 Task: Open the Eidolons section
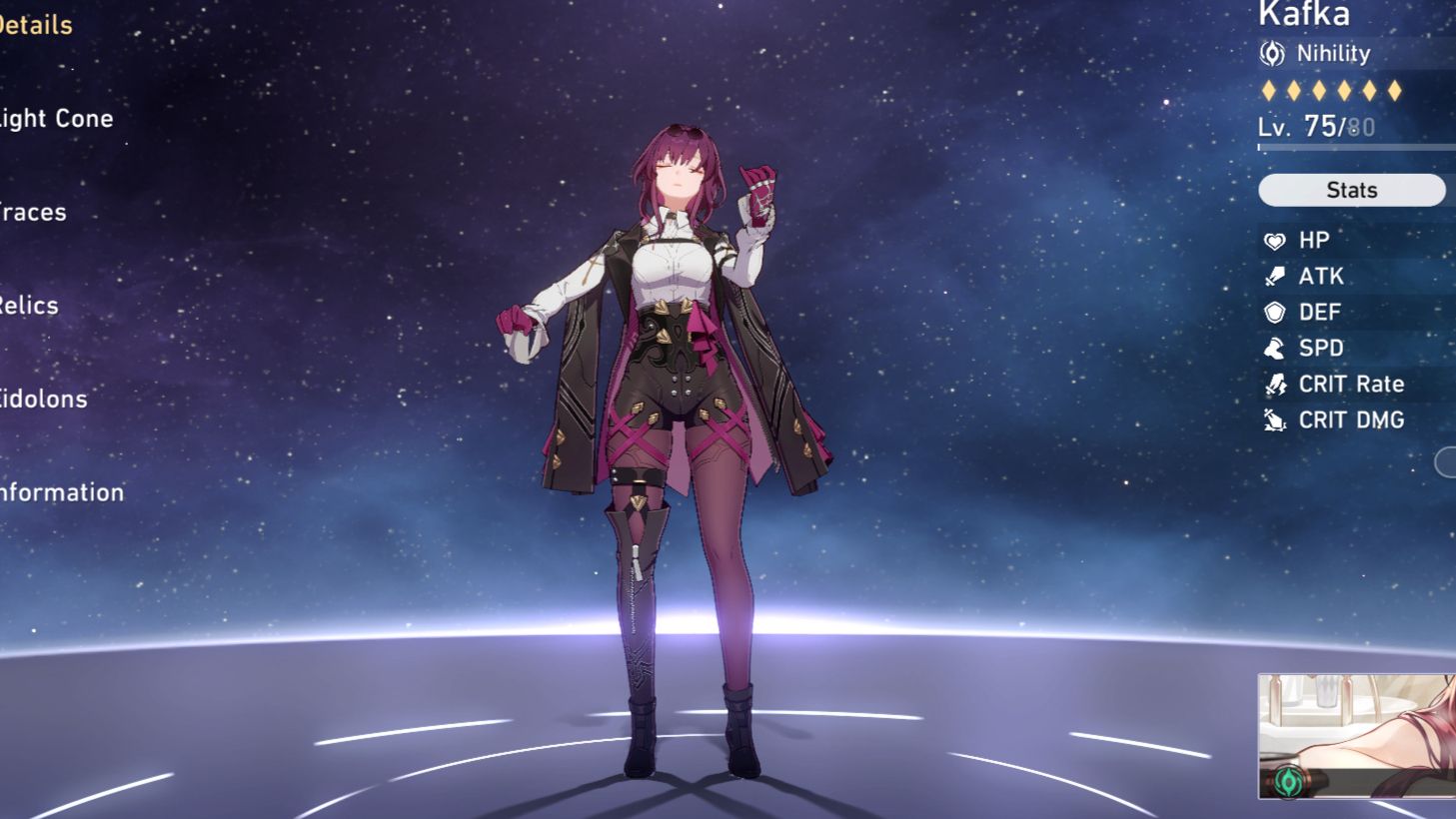coord(43,399)
